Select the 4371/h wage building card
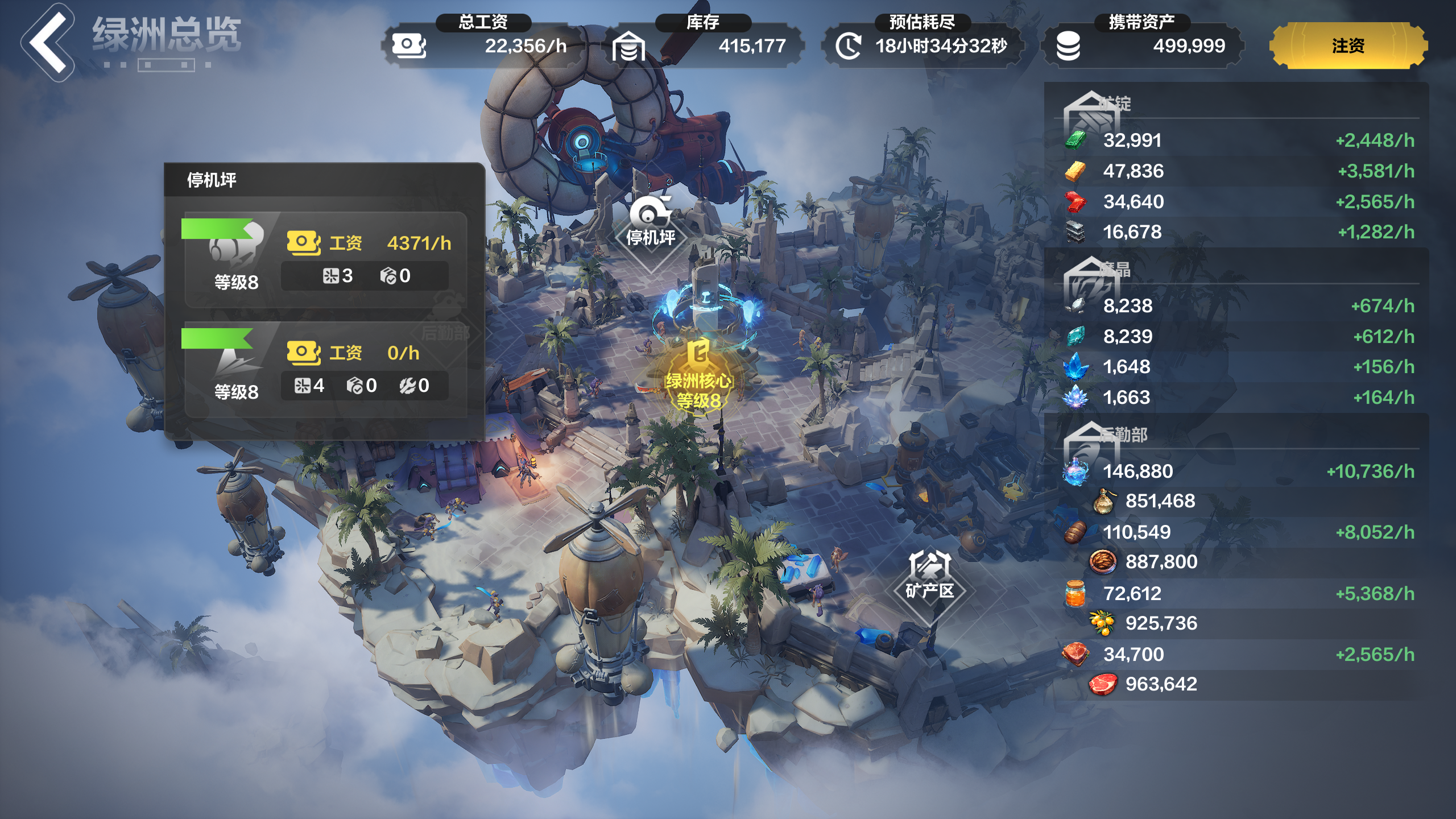This screenshot has width=1456, height=819. coord(325,260)
